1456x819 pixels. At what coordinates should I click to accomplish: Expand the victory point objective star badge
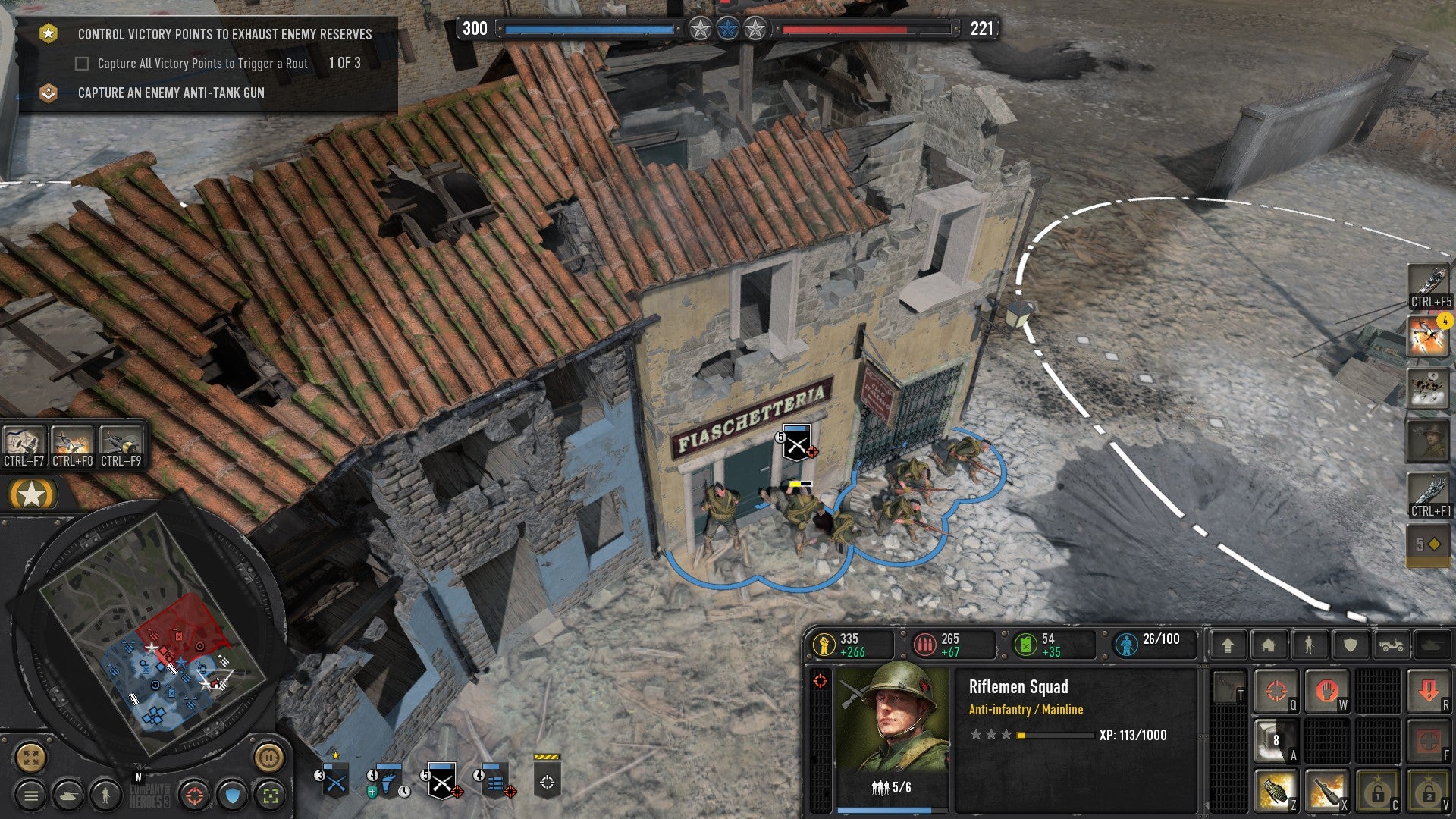[x=49, y=33]
